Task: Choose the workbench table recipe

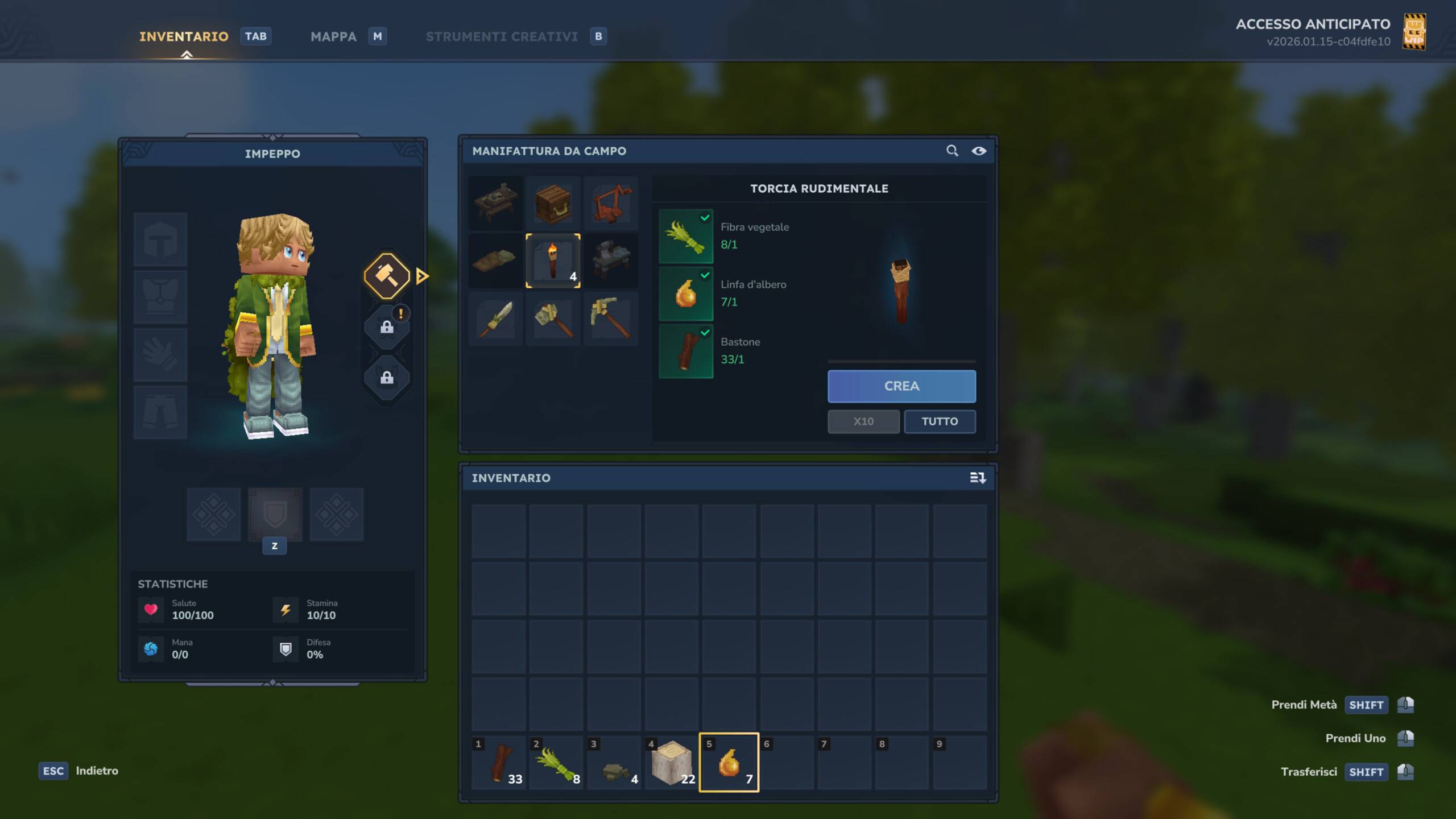Action: (x=495, y=203)
